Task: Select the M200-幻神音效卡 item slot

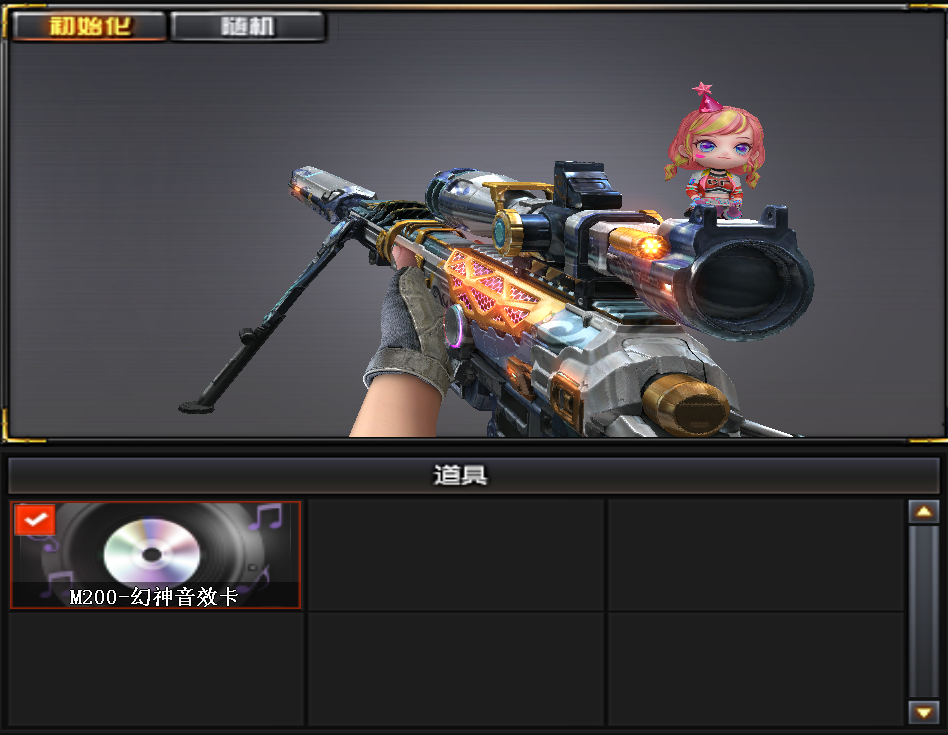Action: click(x=156, y=555)
